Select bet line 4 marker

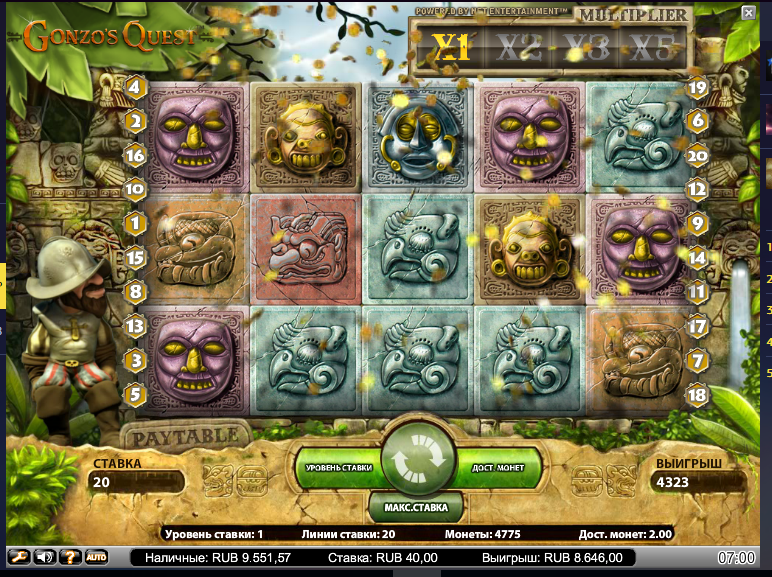pos(136,88)
